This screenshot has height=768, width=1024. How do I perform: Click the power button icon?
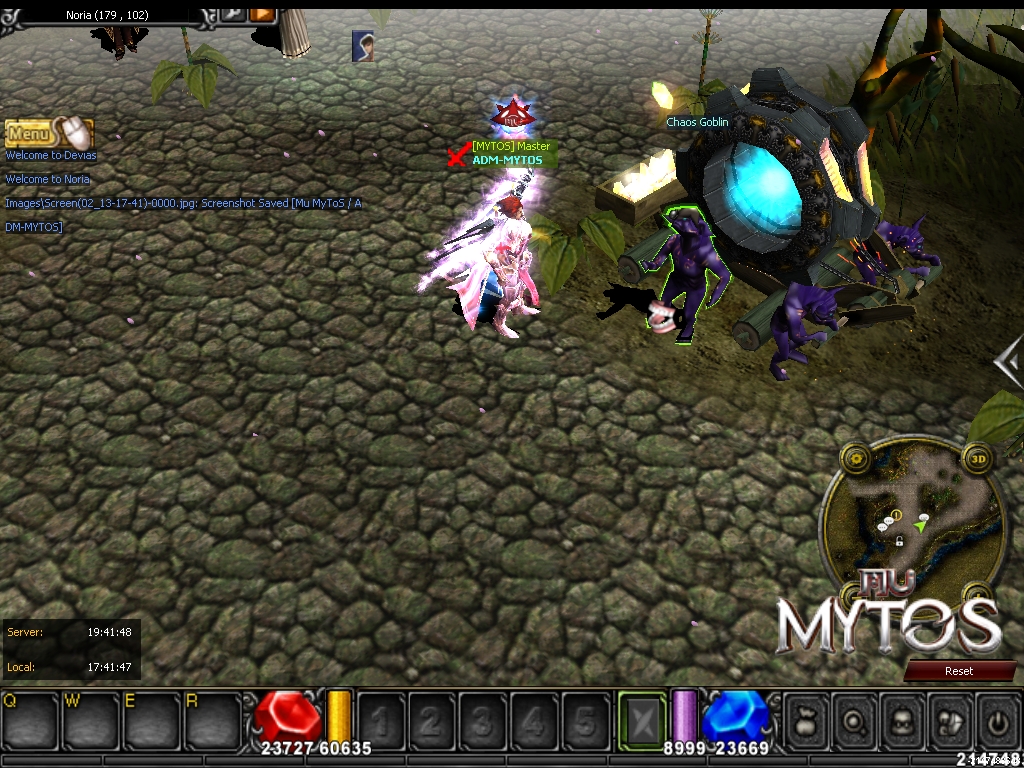[998, 720]
